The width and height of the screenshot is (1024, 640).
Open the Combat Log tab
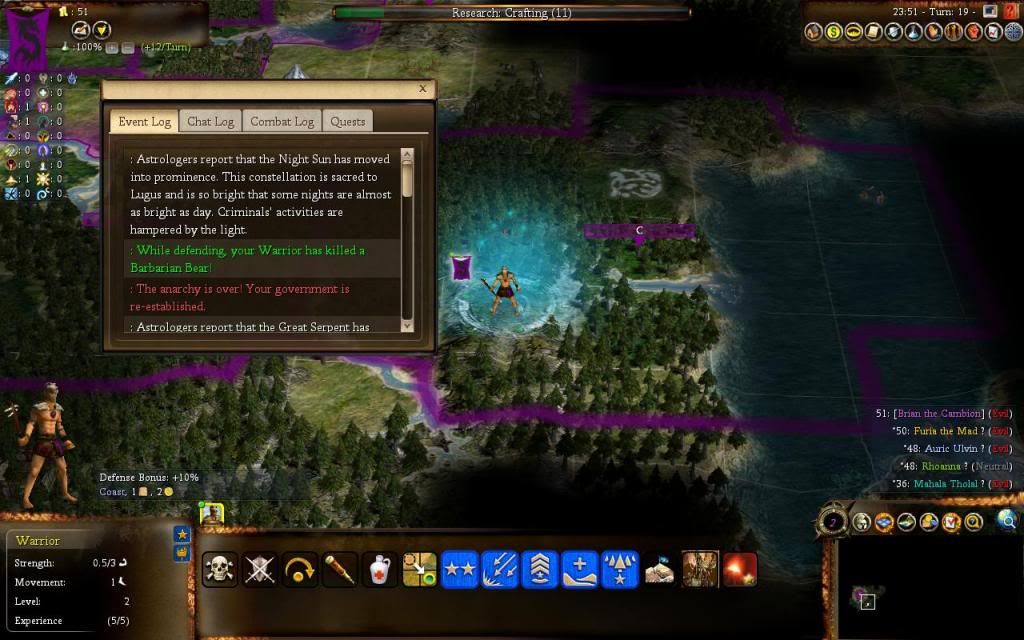(282, 121)
